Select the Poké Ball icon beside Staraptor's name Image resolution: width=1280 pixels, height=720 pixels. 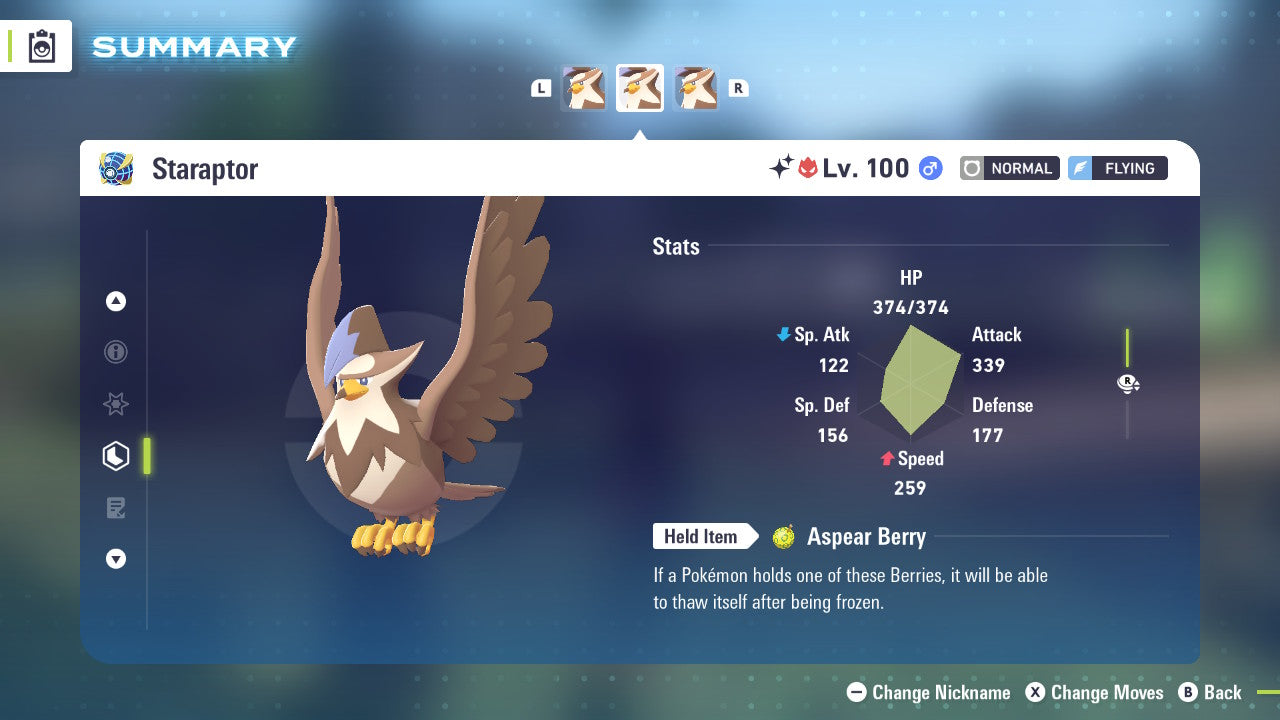tap(116, 168)
